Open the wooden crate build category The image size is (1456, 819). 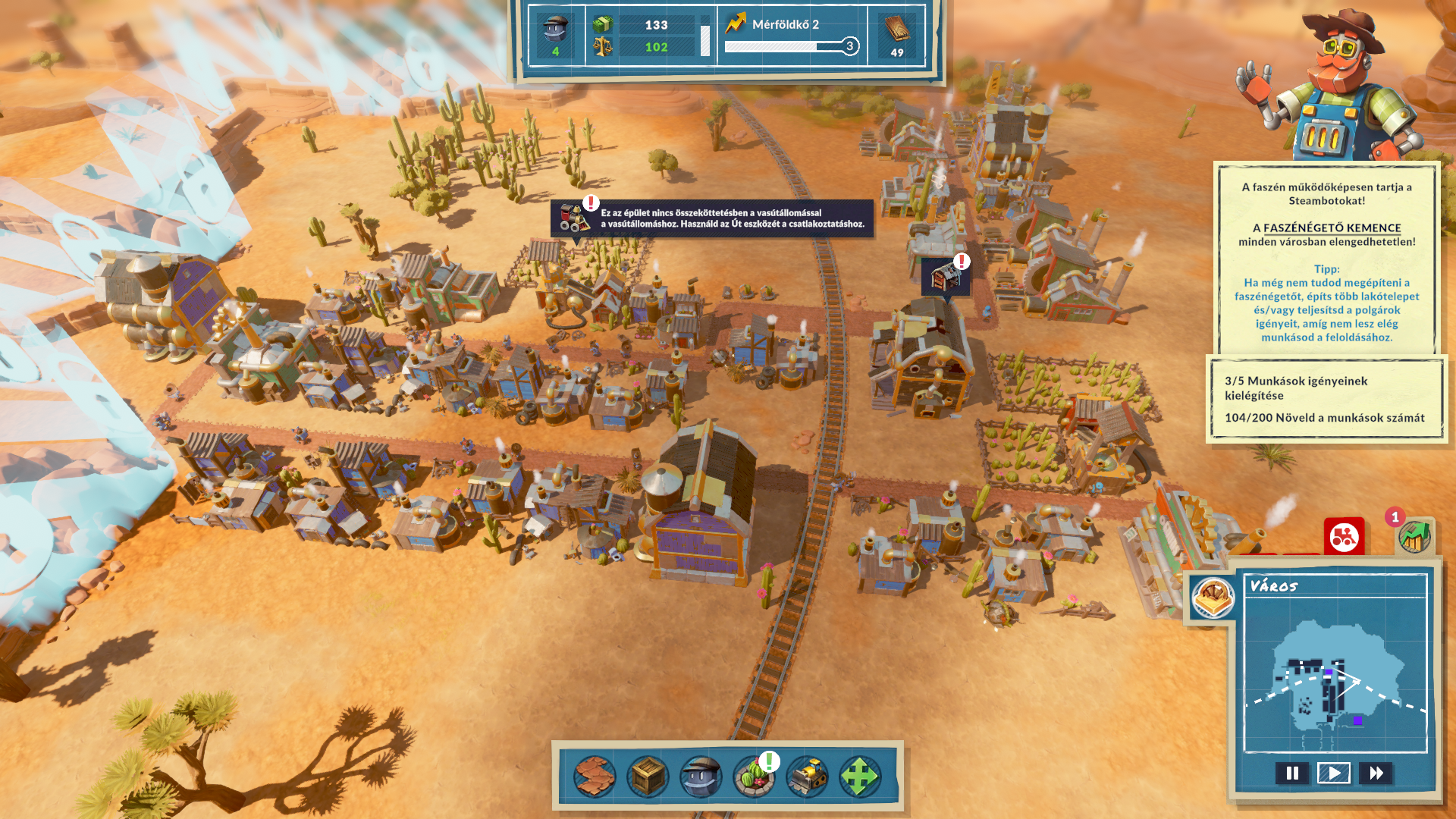[648, 776]
